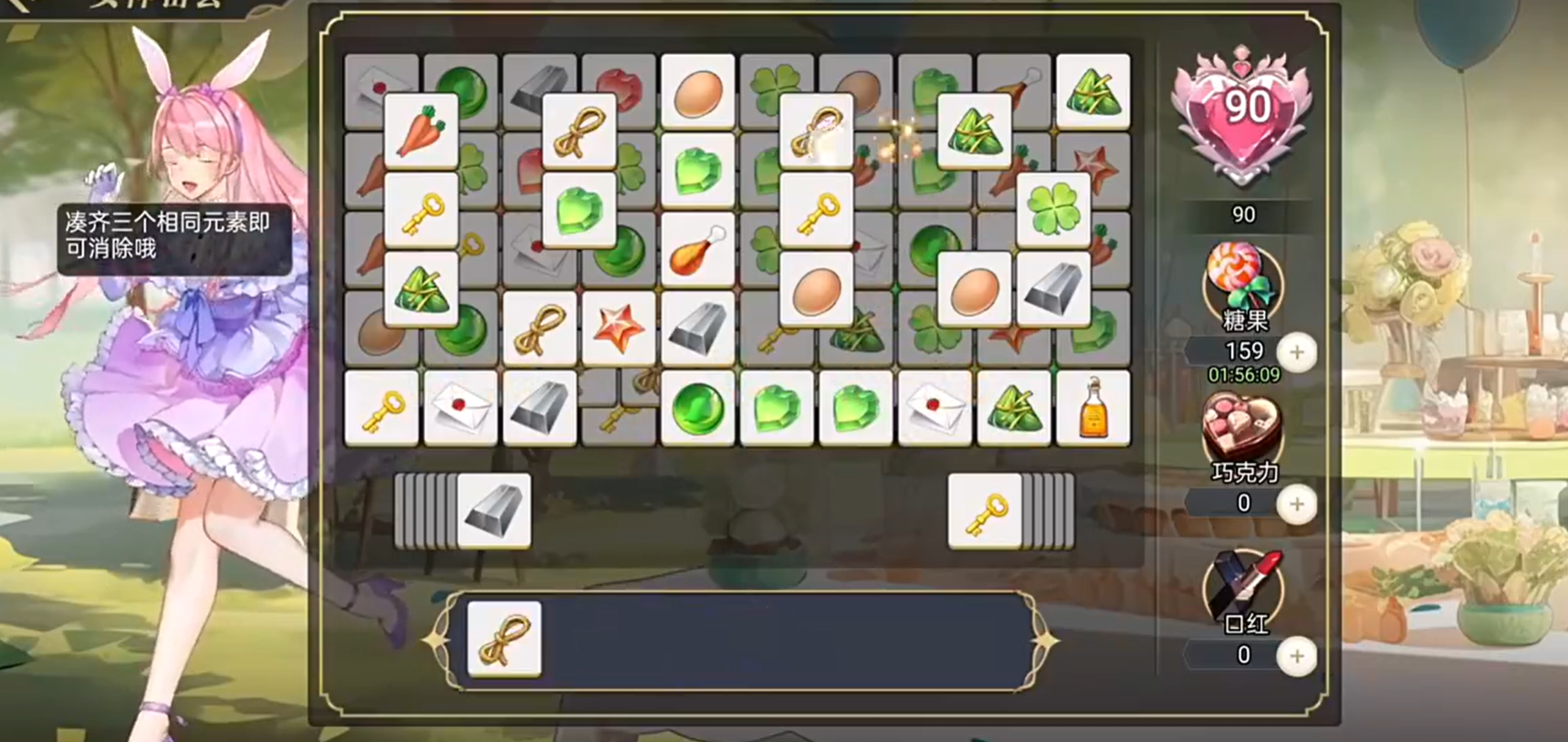The image size is (1568, 742).
Task: Click the plus button next to 巧克力
Action: (x=1298, y=503)
